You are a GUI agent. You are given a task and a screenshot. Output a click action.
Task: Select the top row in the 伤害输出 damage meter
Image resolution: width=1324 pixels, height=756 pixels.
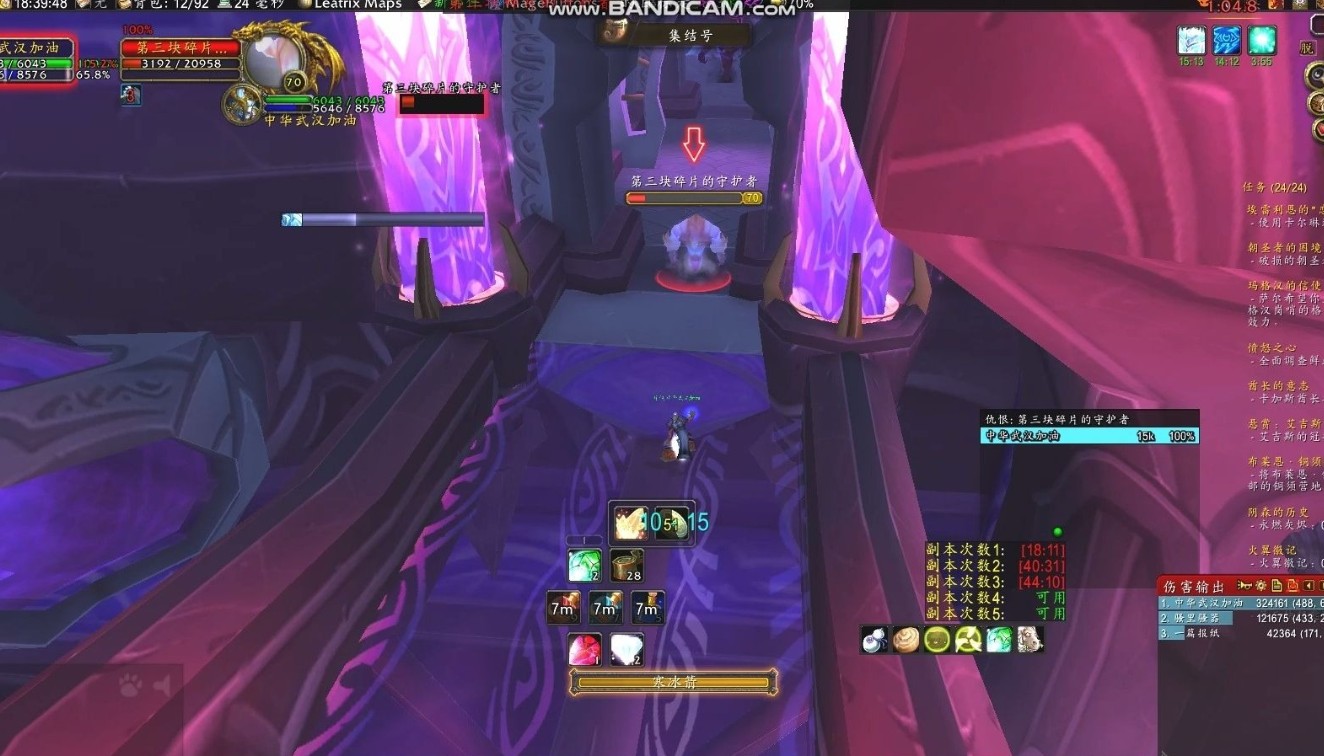1240,603
